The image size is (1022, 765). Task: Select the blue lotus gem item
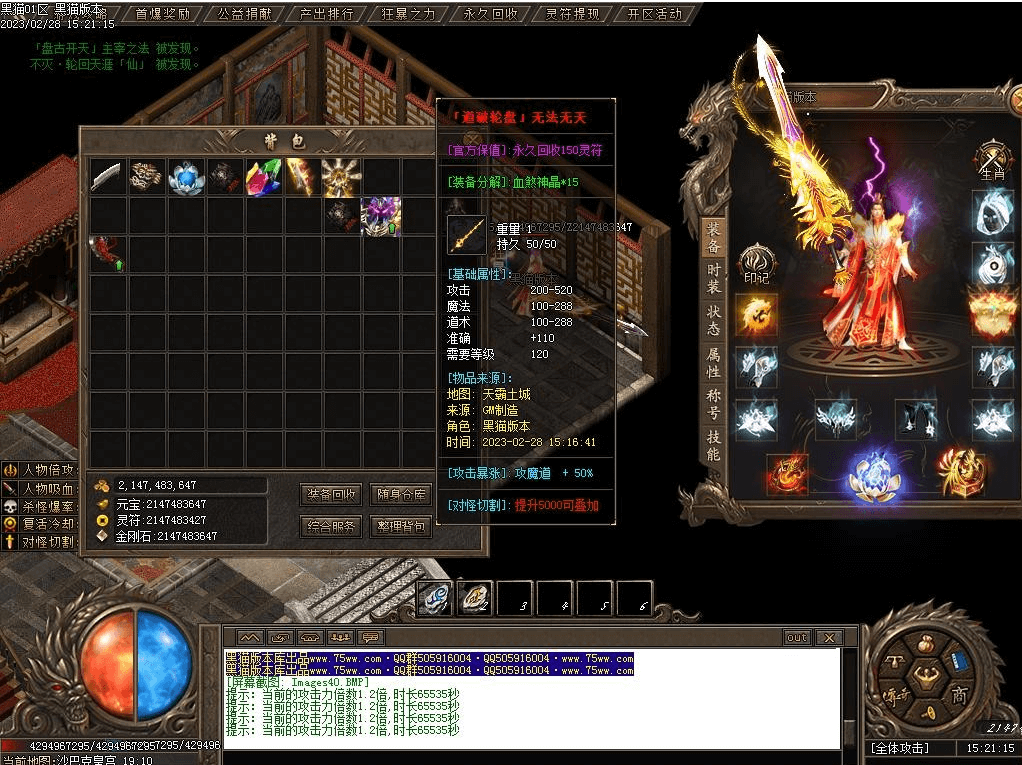pos(186,177)
